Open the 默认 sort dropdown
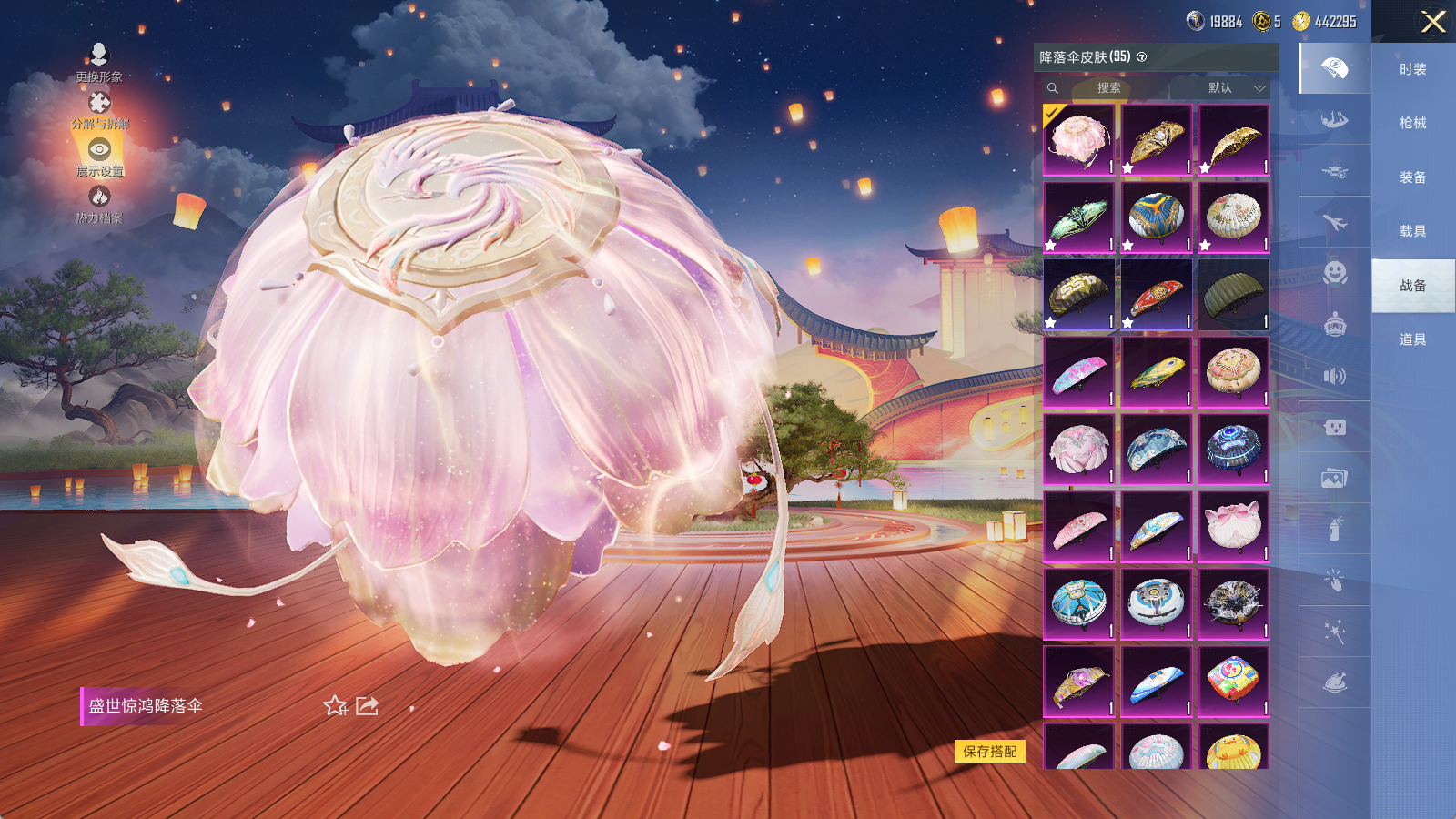 (x=1236, y=88)
